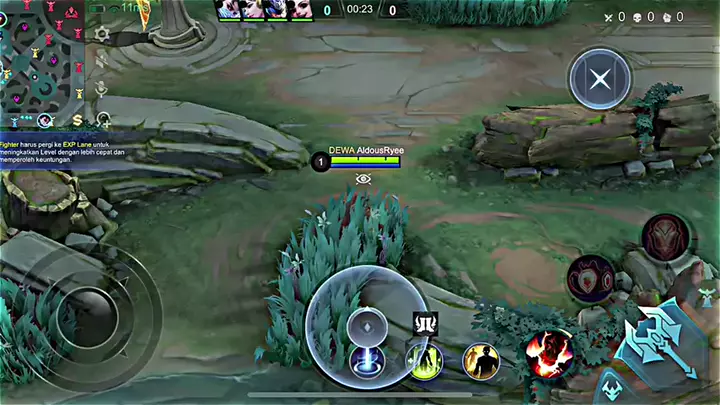
Task: Cast the crimson heart shield skill
Action: (x=591, y=278)
